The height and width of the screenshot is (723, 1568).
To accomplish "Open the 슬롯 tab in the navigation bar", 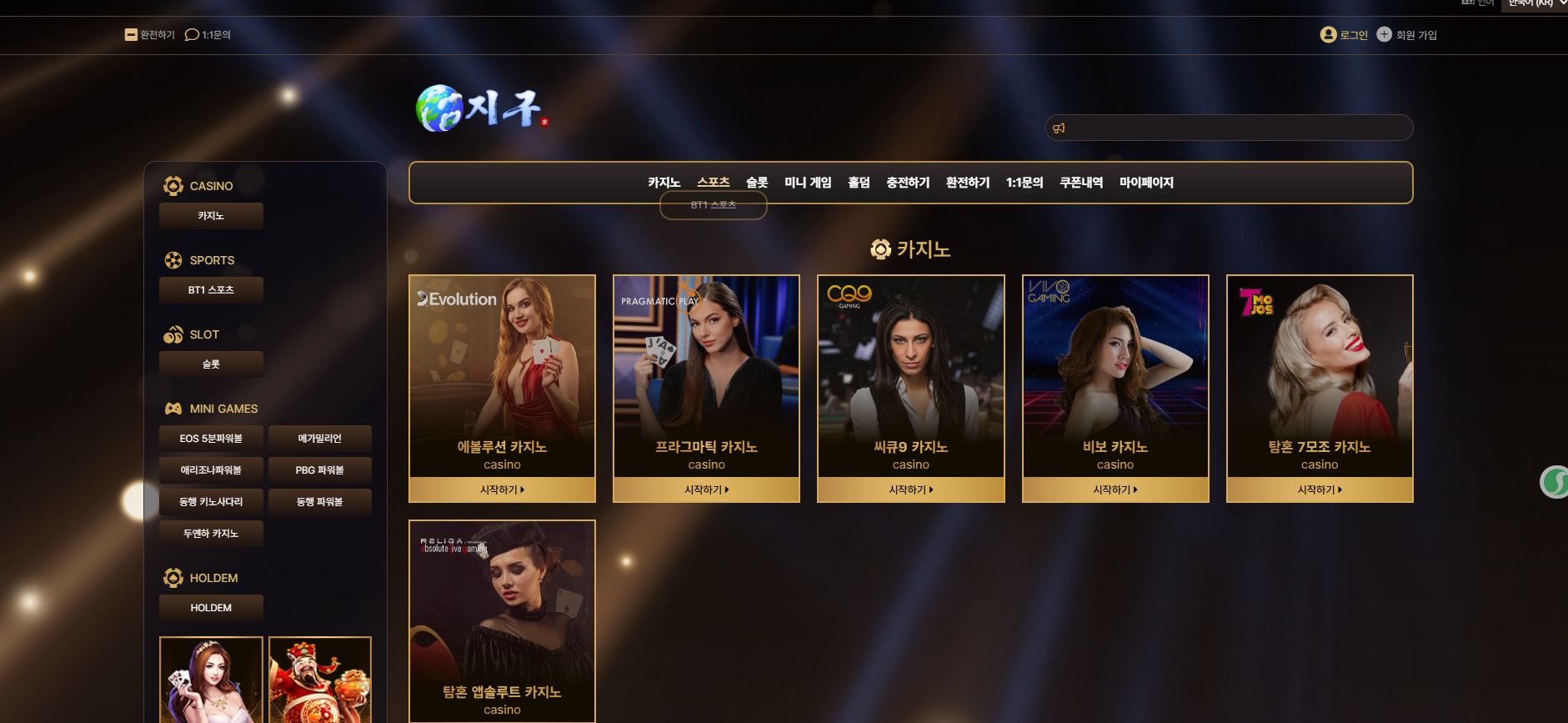I will (x=757, y=183).
